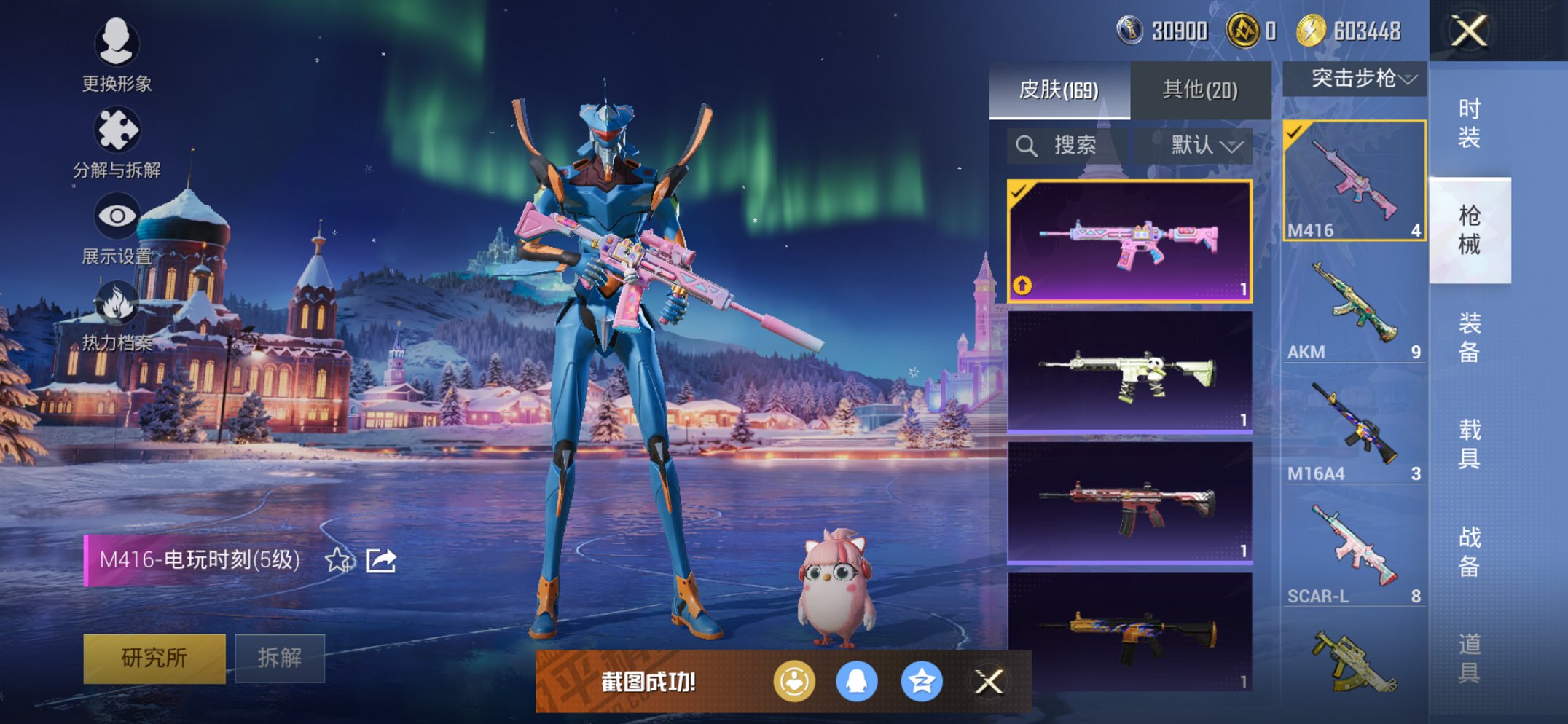1568x724 pixels.
Task: Dismiss the 截图成功 screenshot banner
Action: [x=989, y=682]
